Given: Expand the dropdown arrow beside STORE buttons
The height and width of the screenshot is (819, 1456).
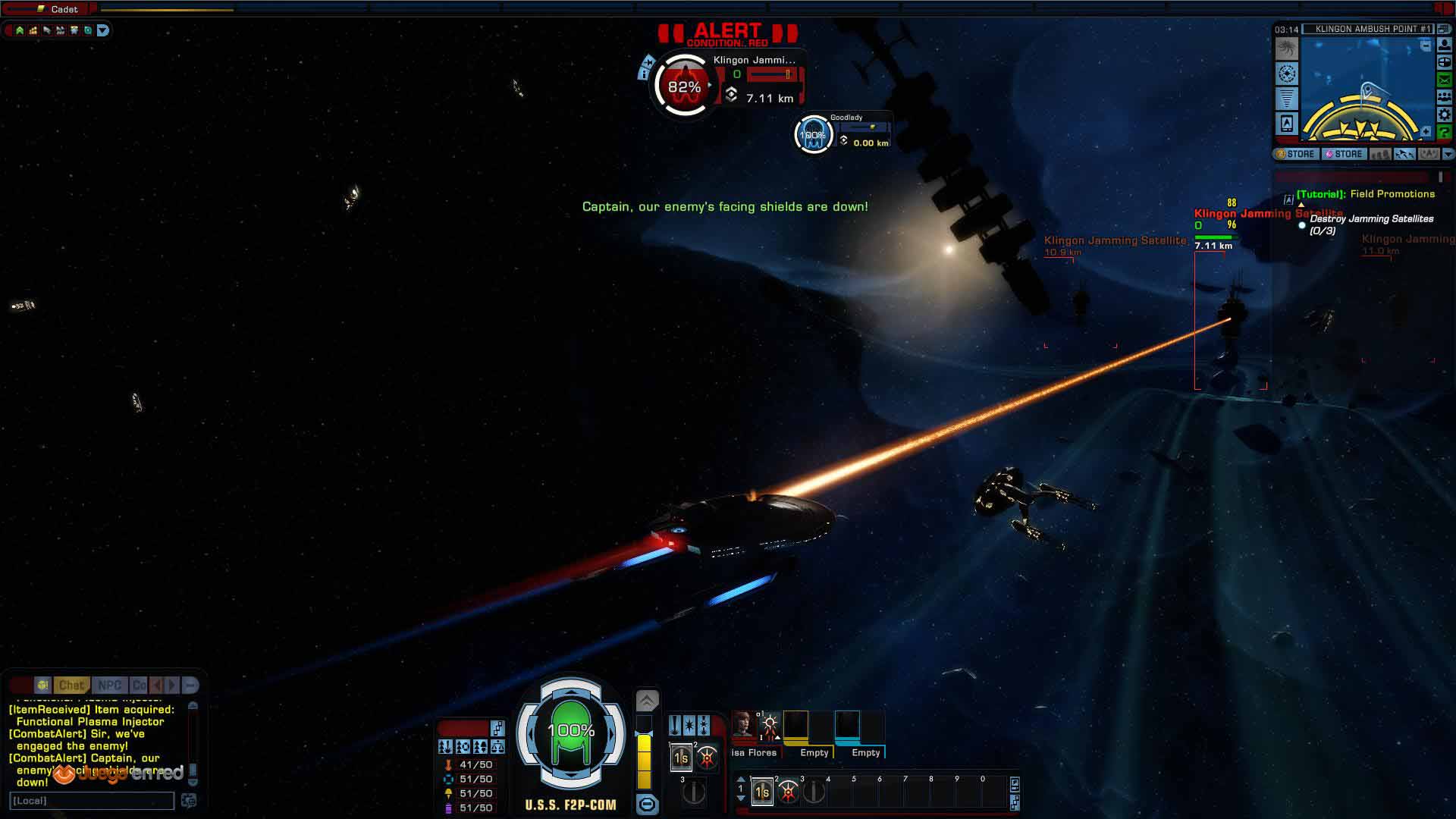Looking at the screenshot, I should [1448, 154].
